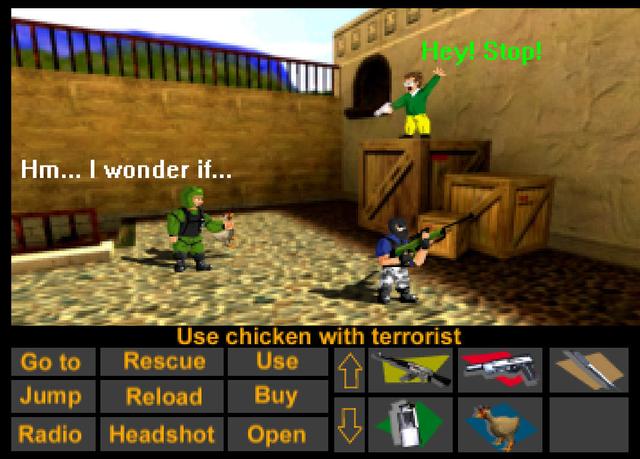Select the chicken in the inventory
The width and height of the screenshot is (640, 459).
pyautogui.click(x=500, y=423)
